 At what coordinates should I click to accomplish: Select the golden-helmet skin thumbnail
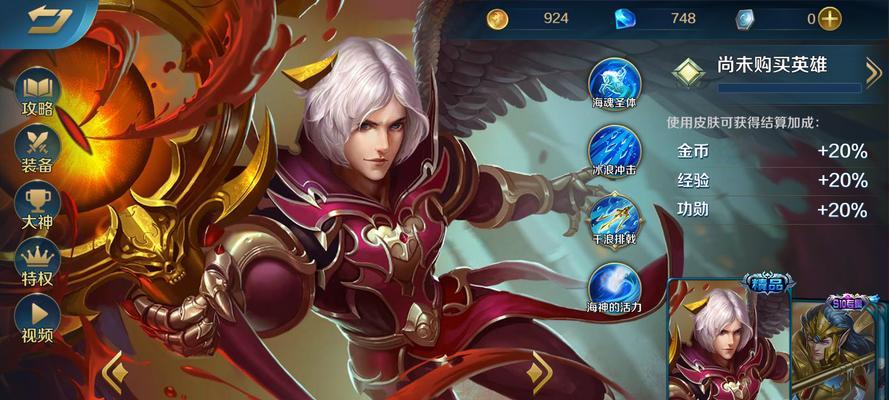tap(842, 345)
